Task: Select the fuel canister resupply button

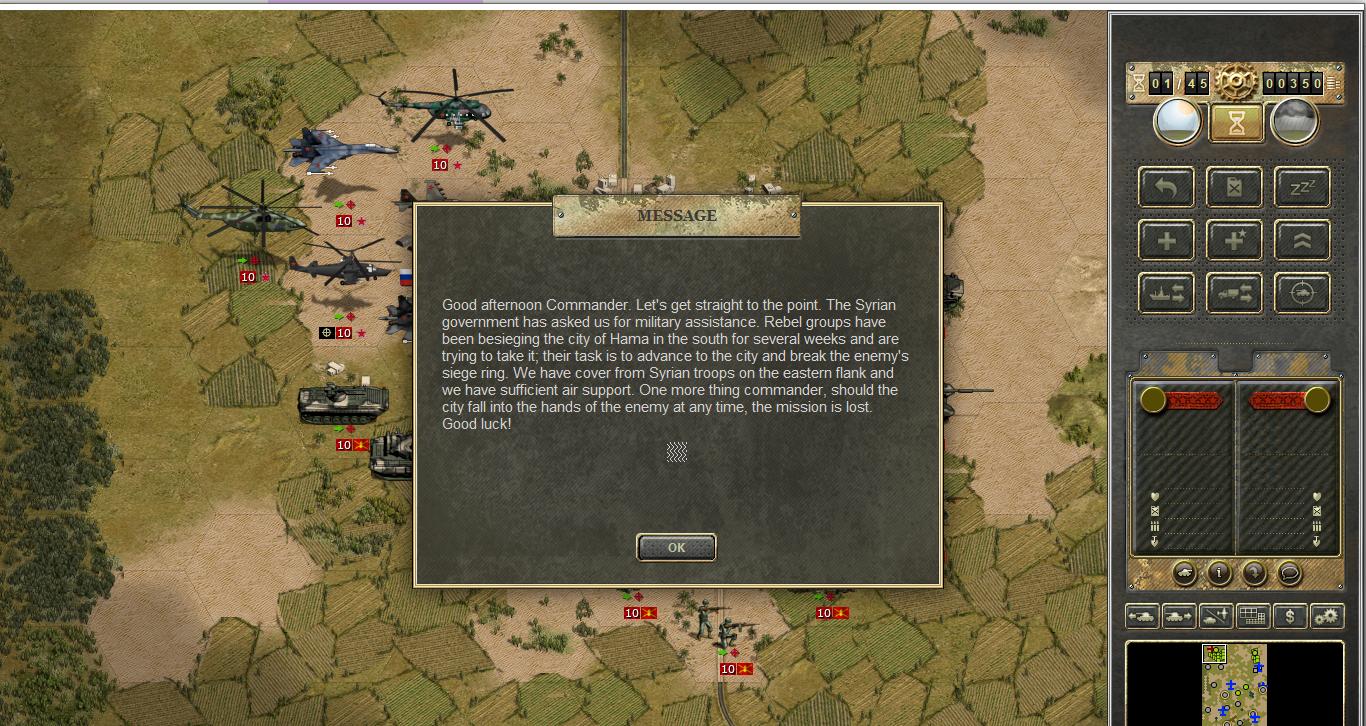Action: [1234, 187]
